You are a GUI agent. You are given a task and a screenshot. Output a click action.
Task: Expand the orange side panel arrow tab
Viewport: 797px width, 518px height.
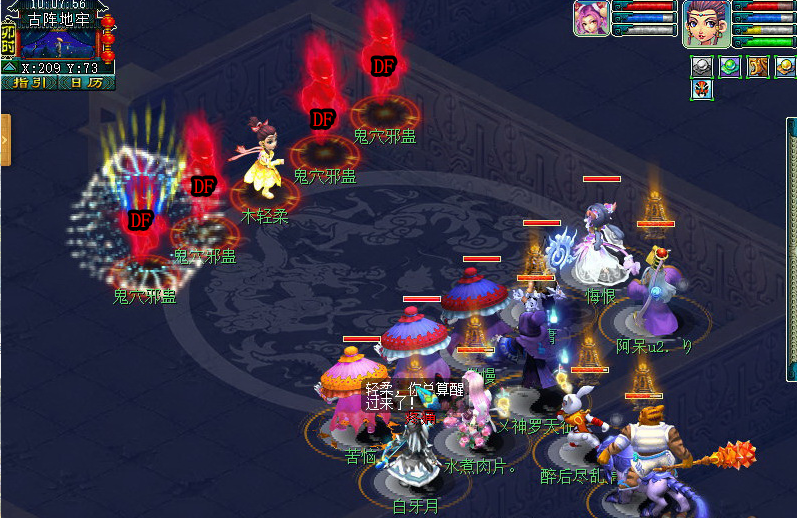[5, 139]
